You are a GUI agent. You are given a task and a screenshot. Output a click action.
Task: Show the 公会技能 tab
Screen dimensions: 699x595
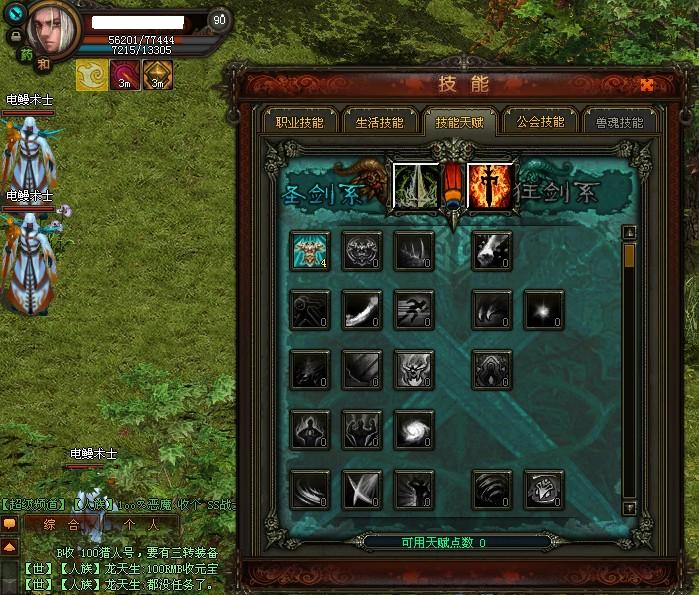(540, 123)
